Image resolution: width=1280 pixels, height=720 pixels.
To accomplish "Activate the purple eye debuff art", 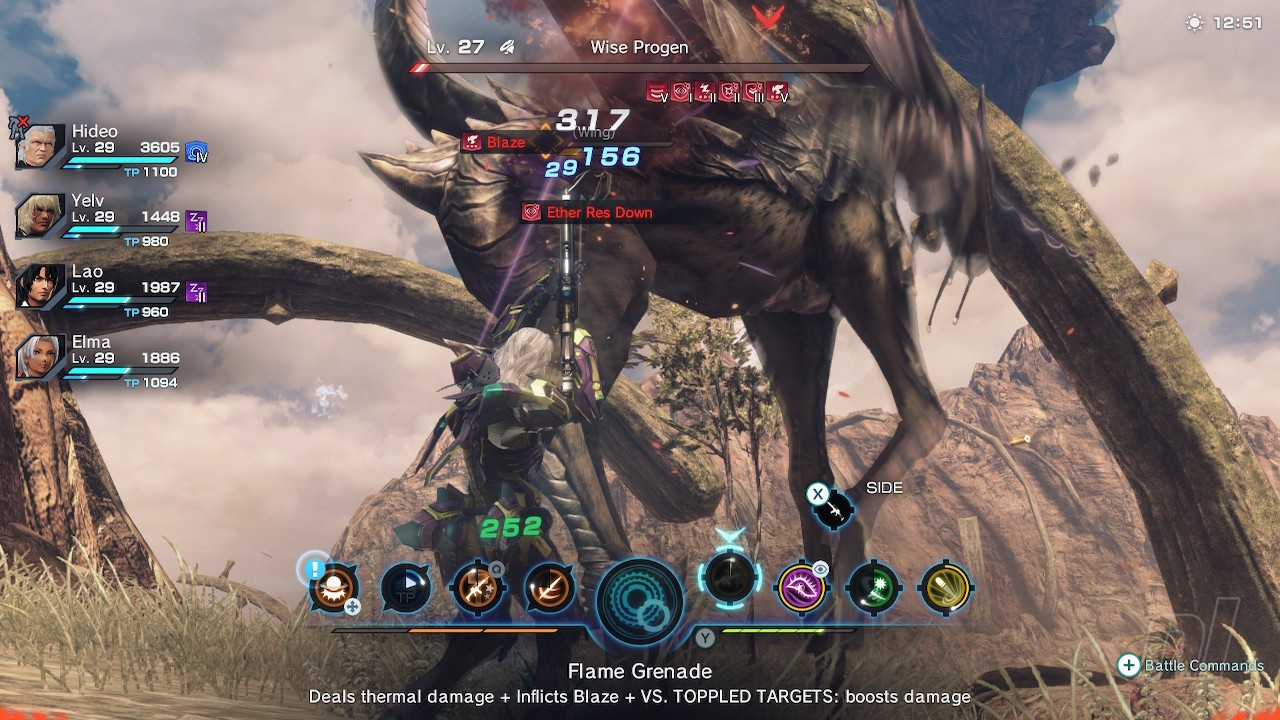I will pyautogui.click(x=802, y=588).
